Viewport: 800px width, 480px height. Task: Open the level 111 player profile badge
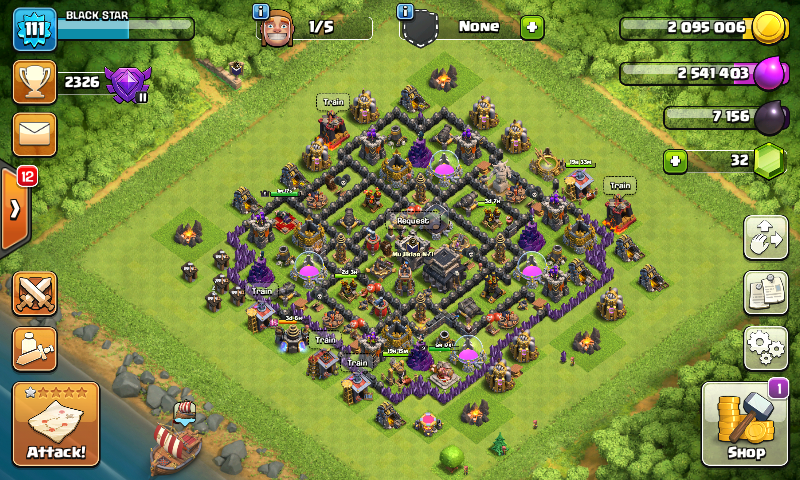(x=34, y=28)
